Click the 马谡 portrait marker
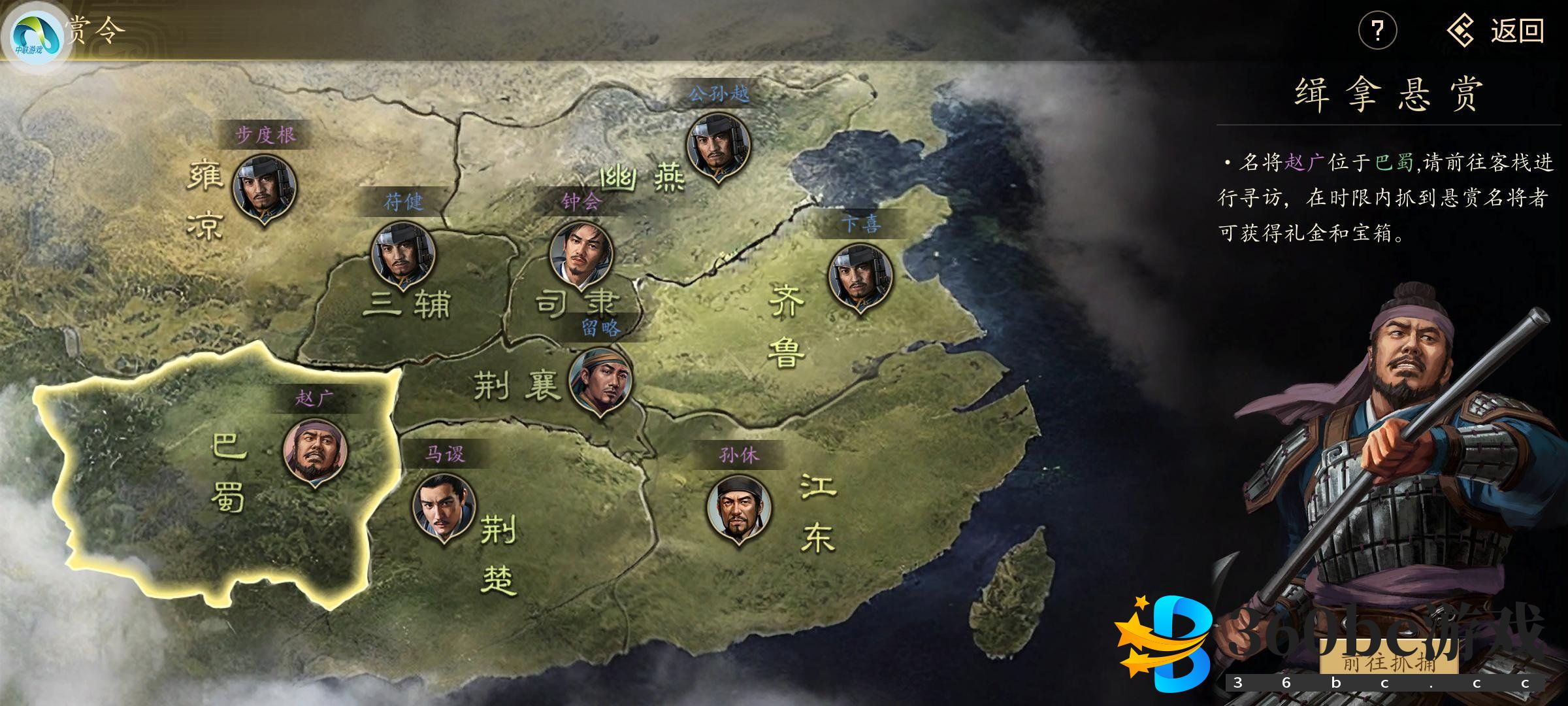Viewport: 1568px width, 706px height. pos(444,507)
